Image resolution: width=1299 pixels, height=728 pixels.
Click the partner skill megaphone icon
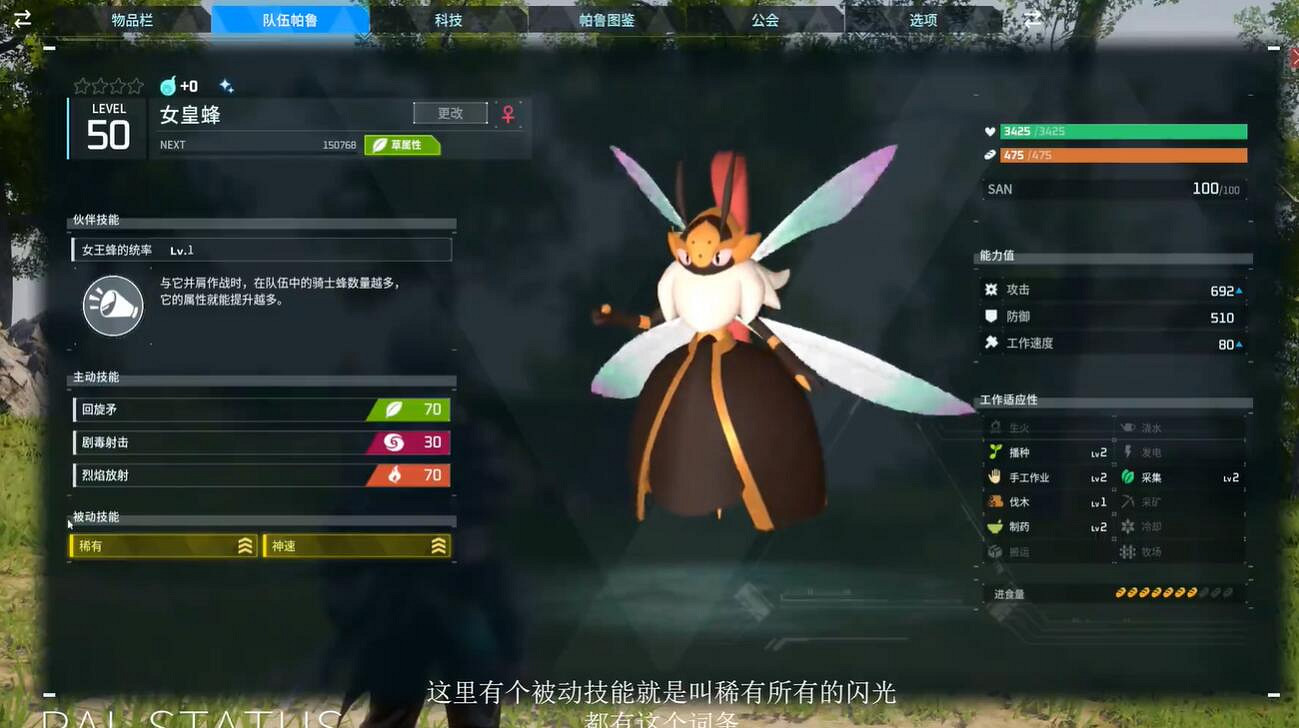click(x=112, y=305)
